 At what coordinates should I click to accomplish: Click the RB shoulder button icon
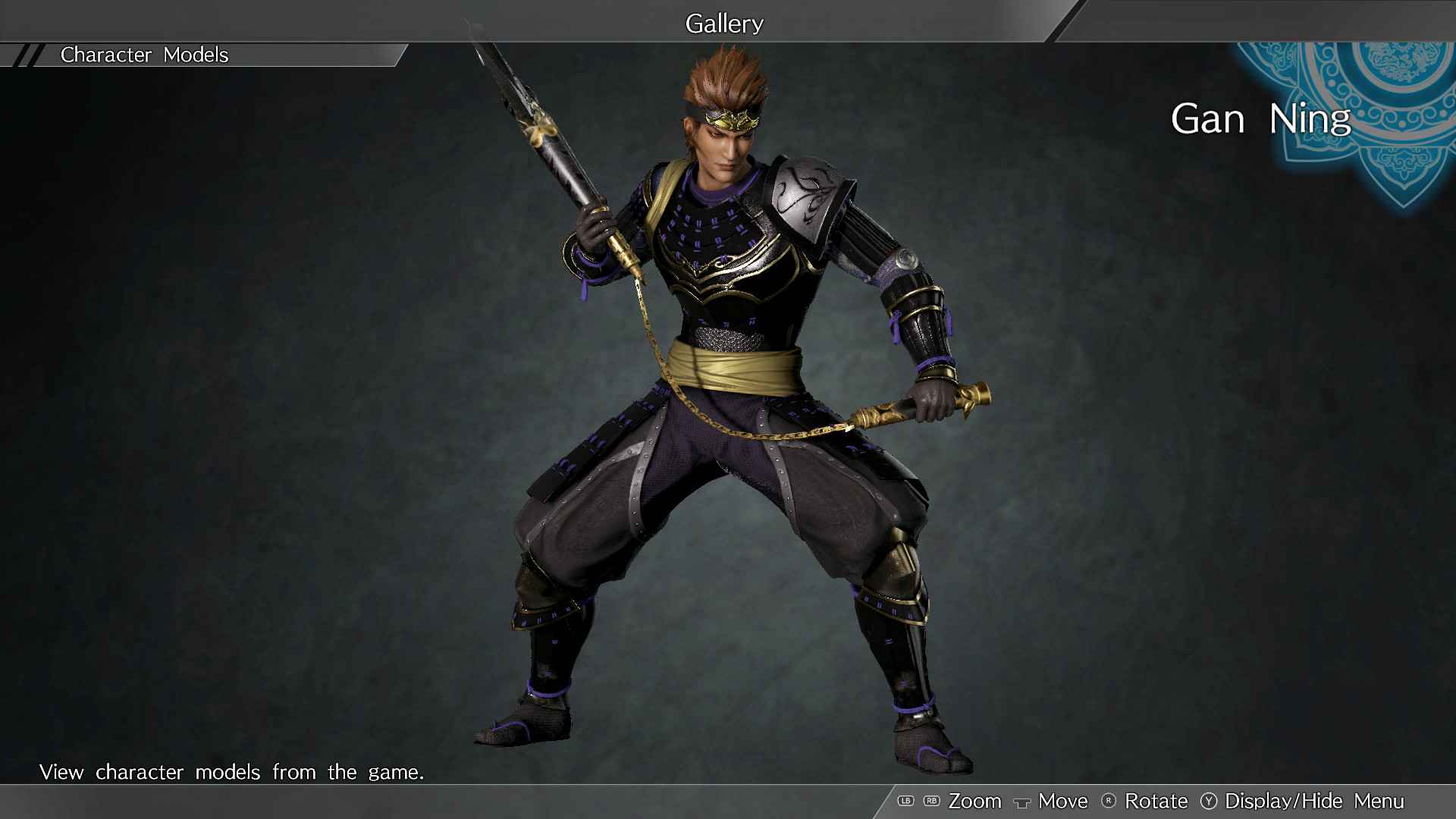pyautogui.click(x=931, y=801)
